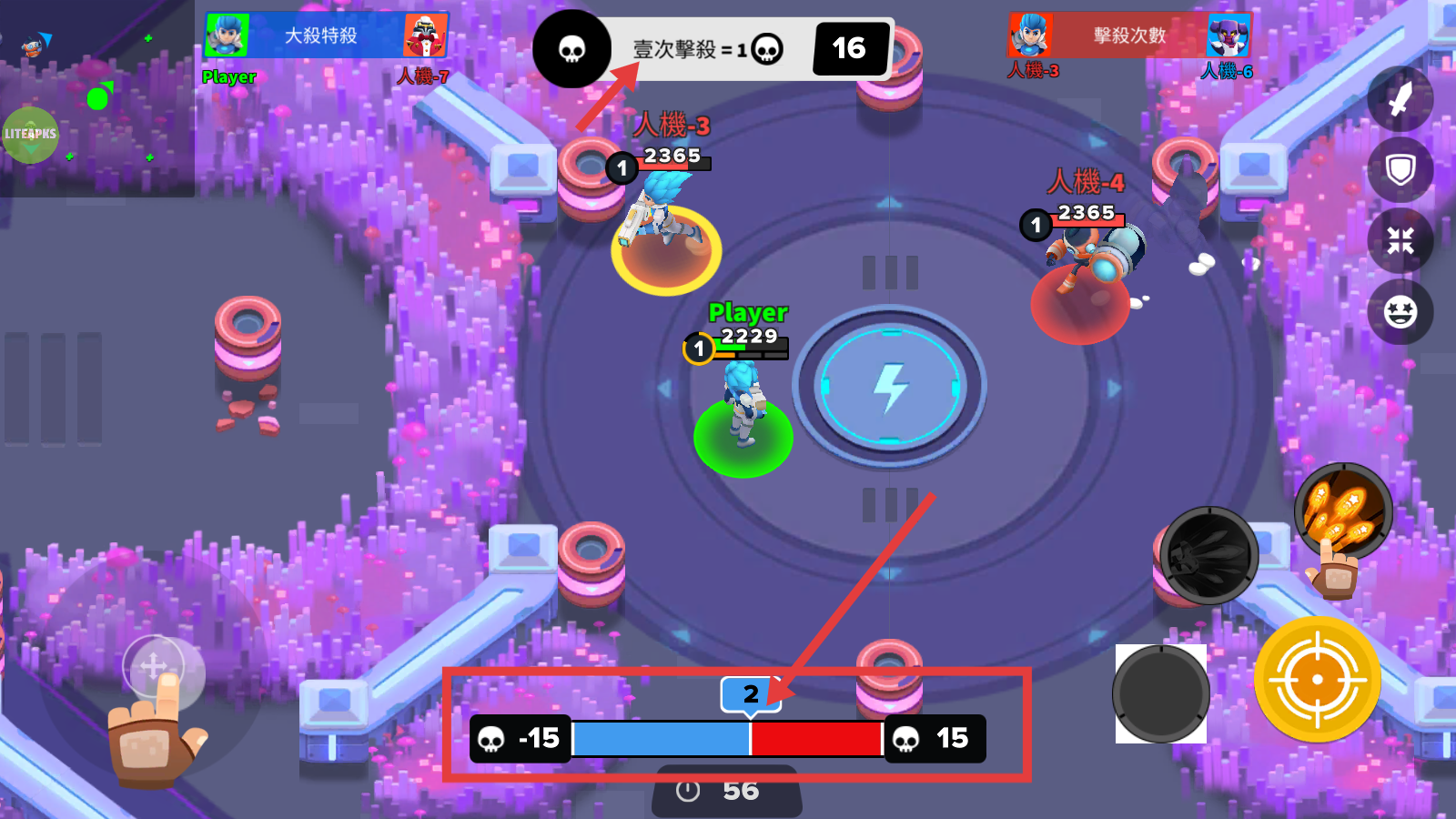This screenshot has height=819, width=1456.
Task: Tap the yellow crosshair attack button
Action: 1317,680
